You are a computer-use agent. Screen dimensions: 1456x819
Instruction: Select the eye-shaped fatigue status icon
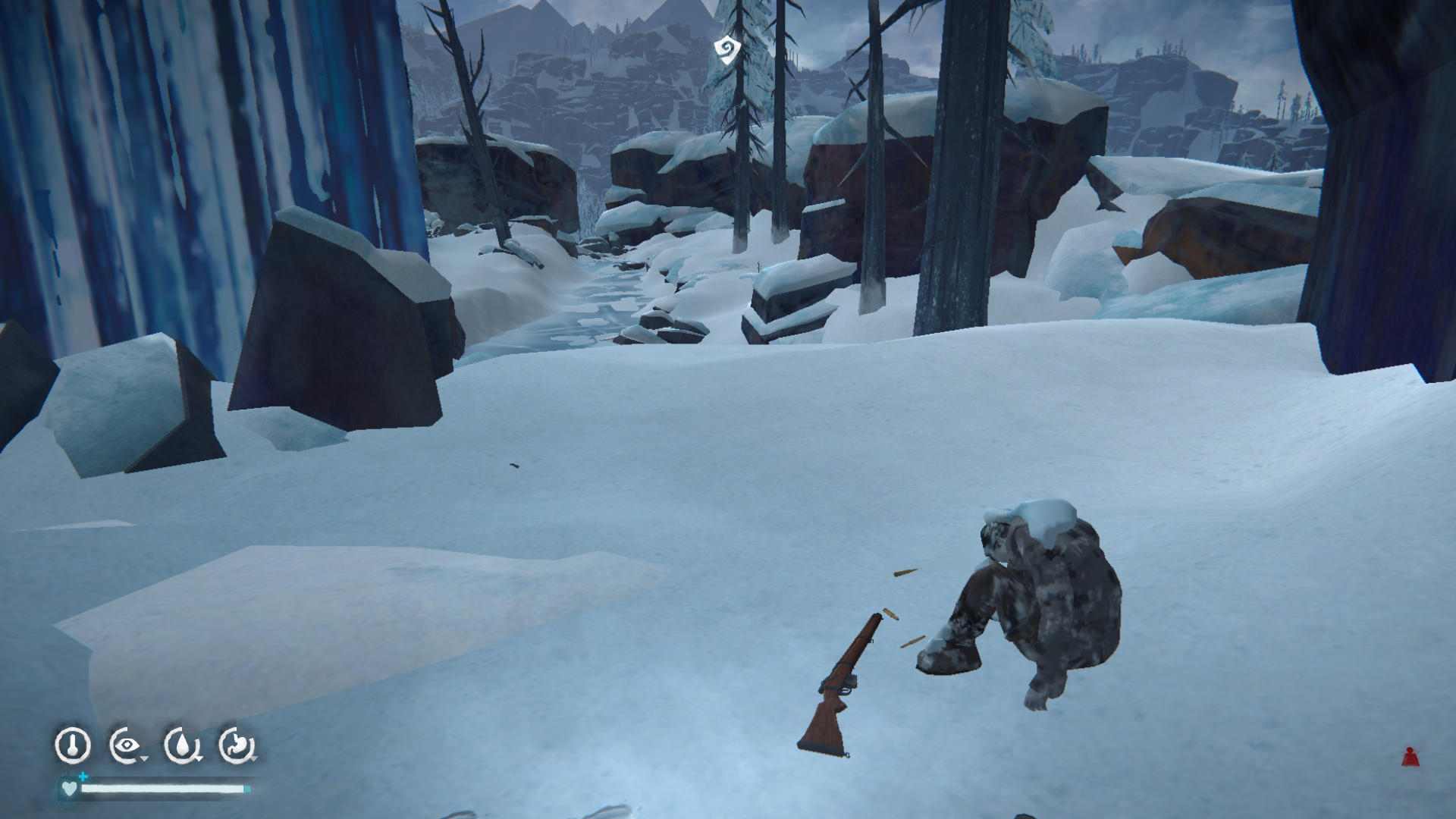pos(127,745)
